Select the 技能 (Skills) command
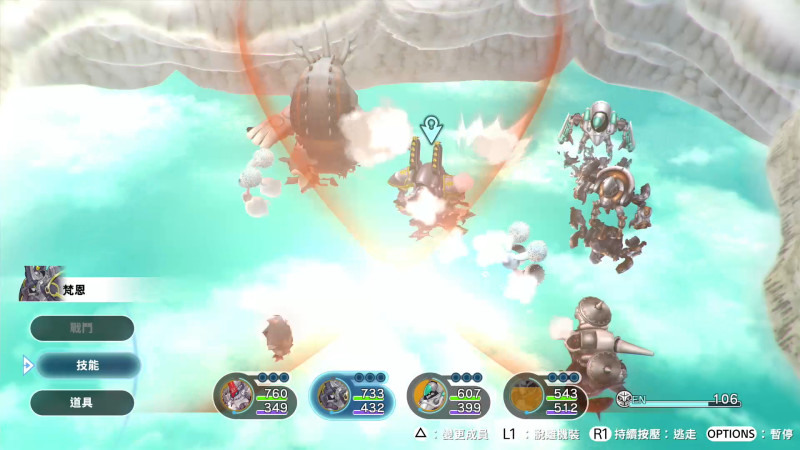 (x=87, y=365)
